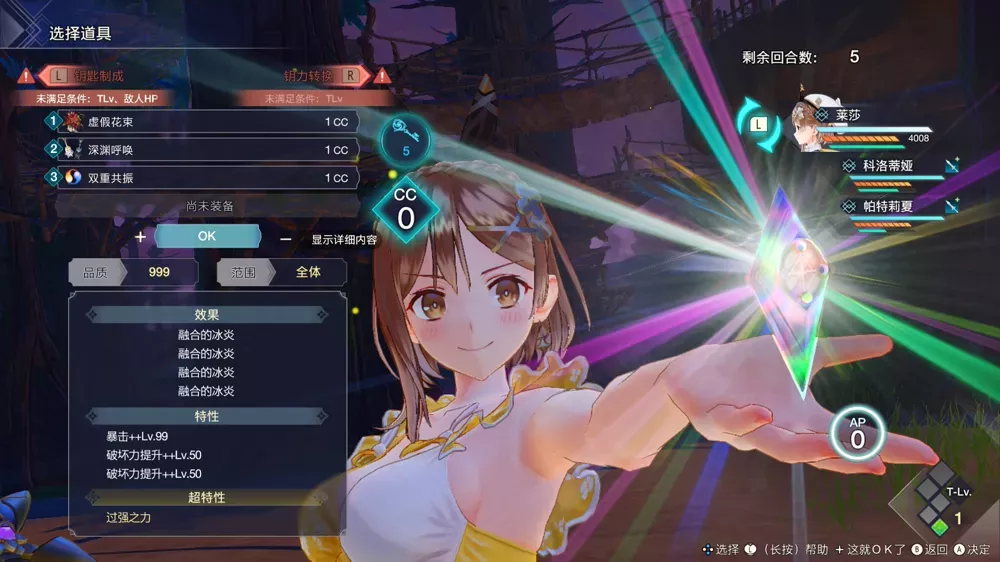Show detailed content via 显示详细内容
Viewport: 1000px width, 562px height.
click(343, 240)
